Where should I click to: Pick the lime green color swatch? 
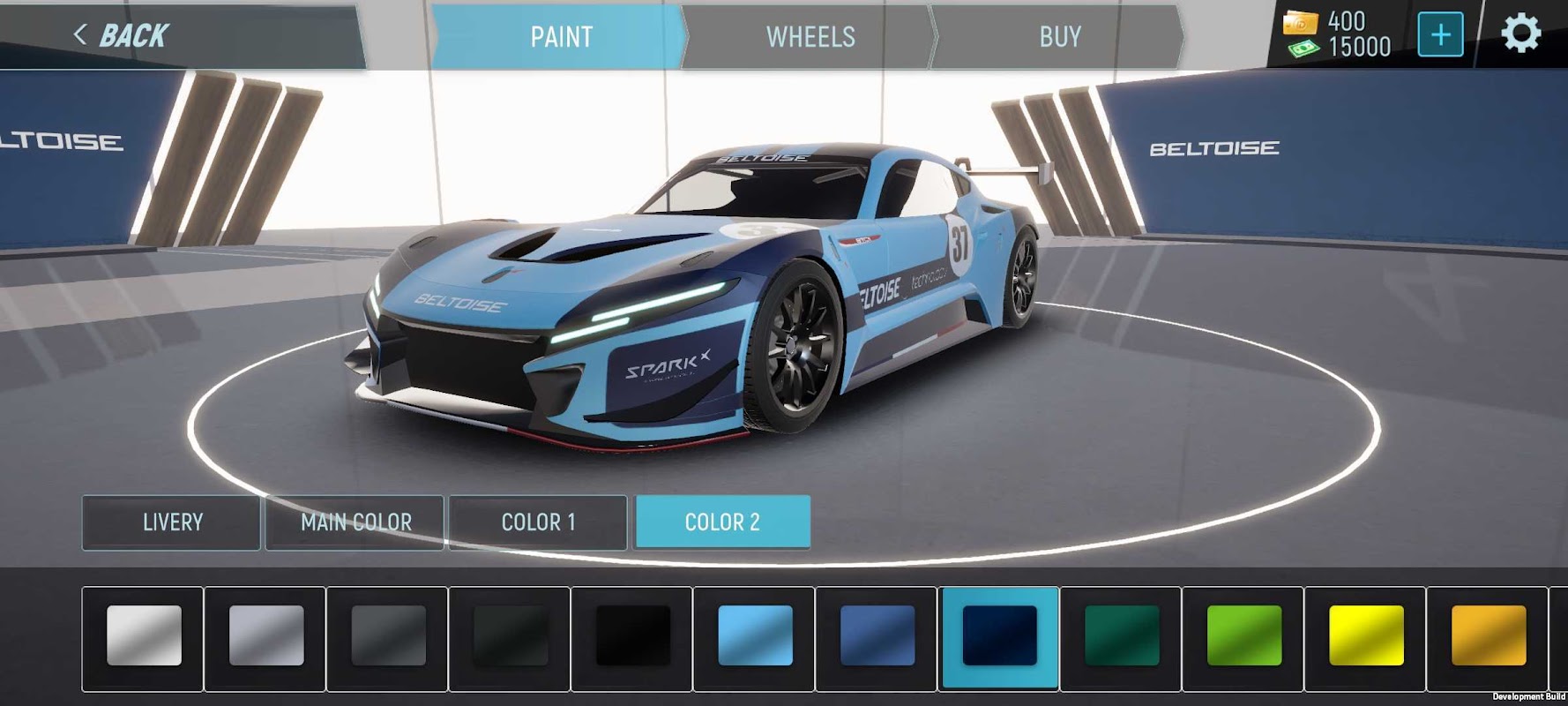[x=1243, y=635]
